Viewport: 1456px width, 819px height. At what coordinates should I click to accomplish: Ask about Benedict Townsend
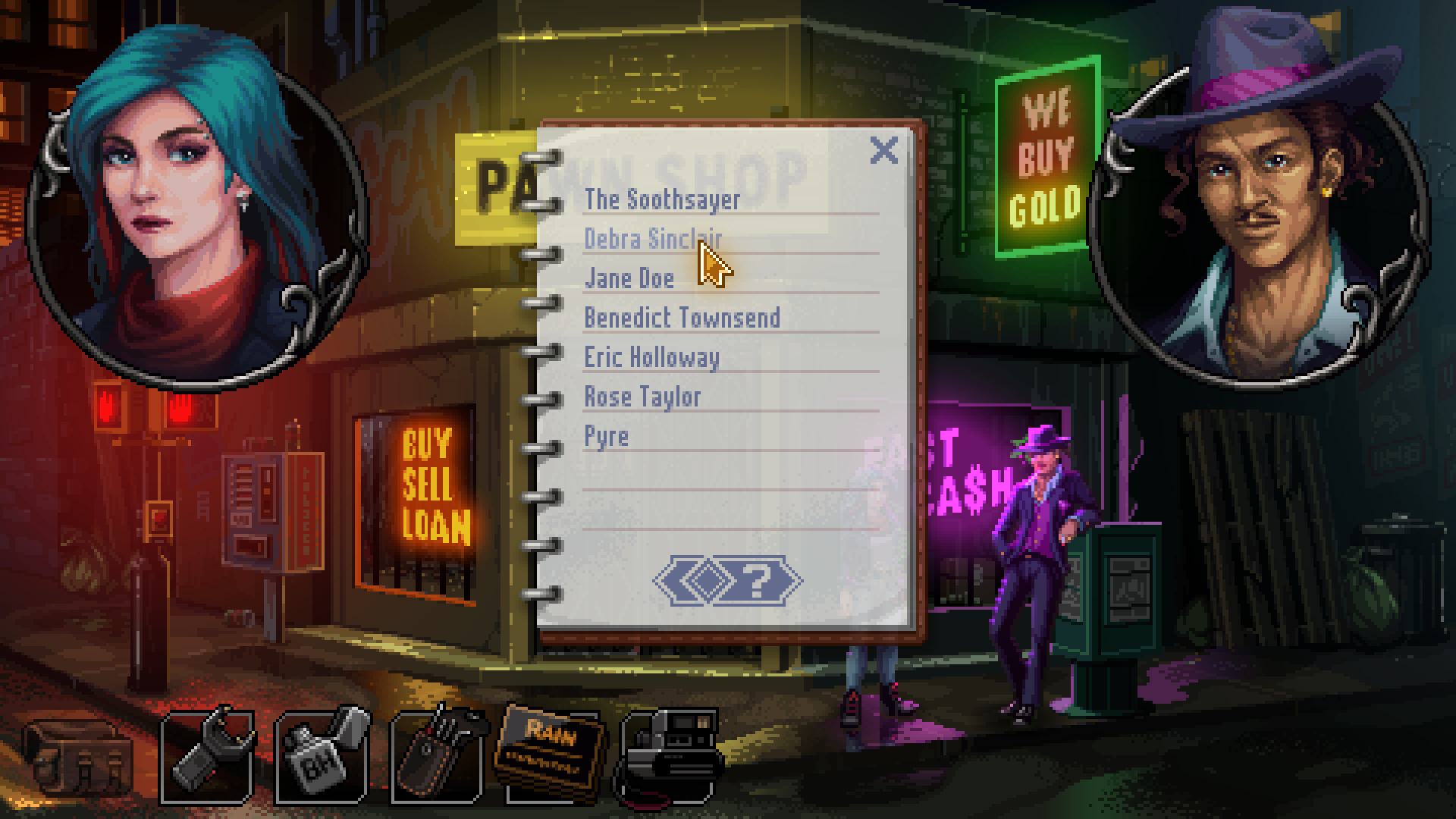(x=681, y=318)
